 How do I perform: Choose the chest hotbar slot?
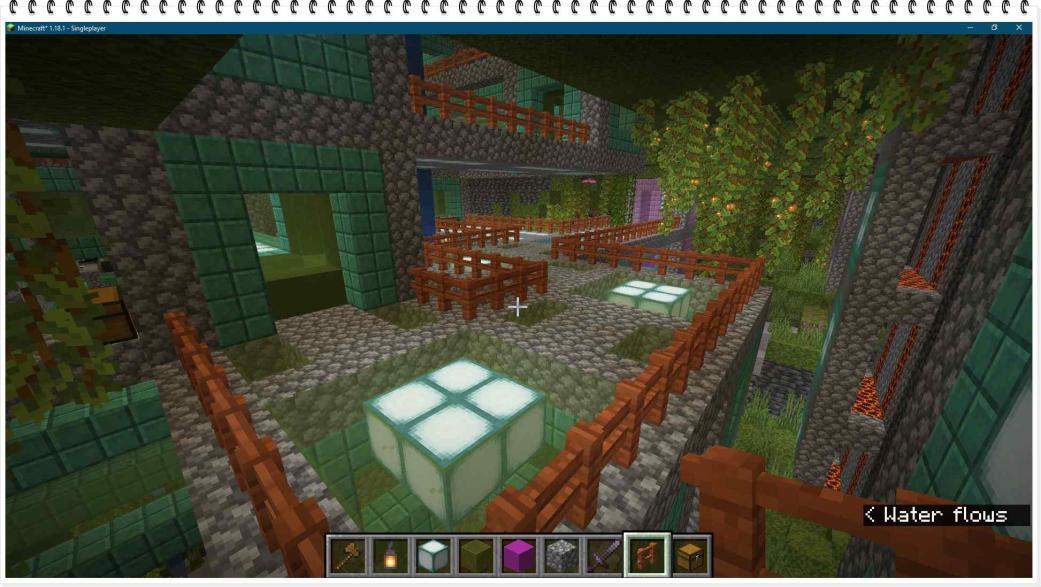tap(690, 555)
